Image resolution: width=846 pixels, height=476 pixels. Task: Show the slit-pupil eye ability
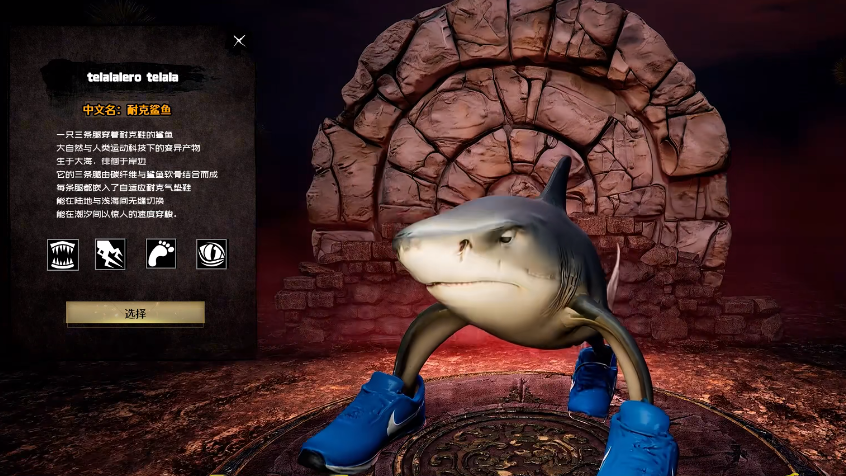(211, 254)
